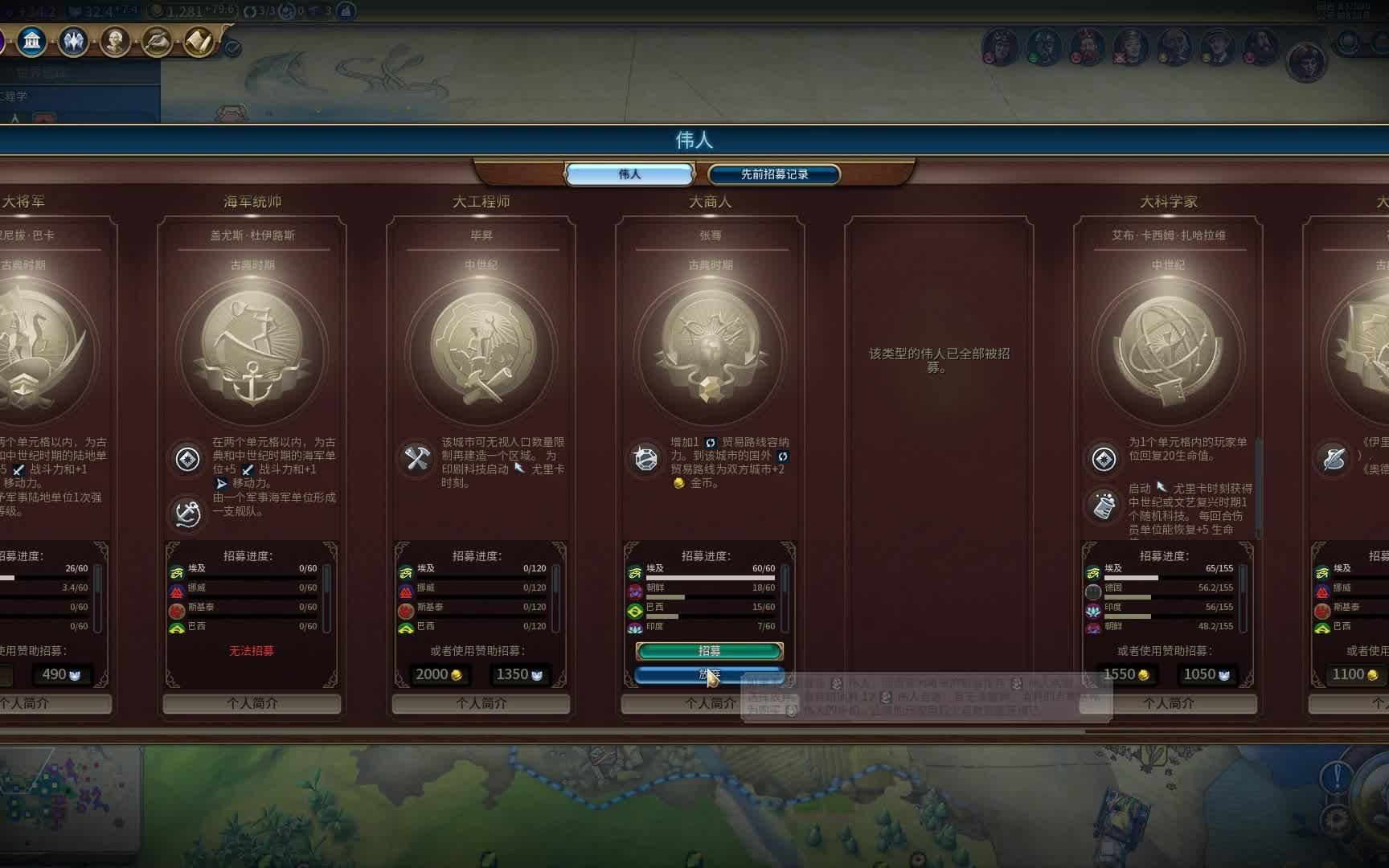Open the religion winged icon panel
Viewport: 1389px width, 868px height.
point(73,40)
